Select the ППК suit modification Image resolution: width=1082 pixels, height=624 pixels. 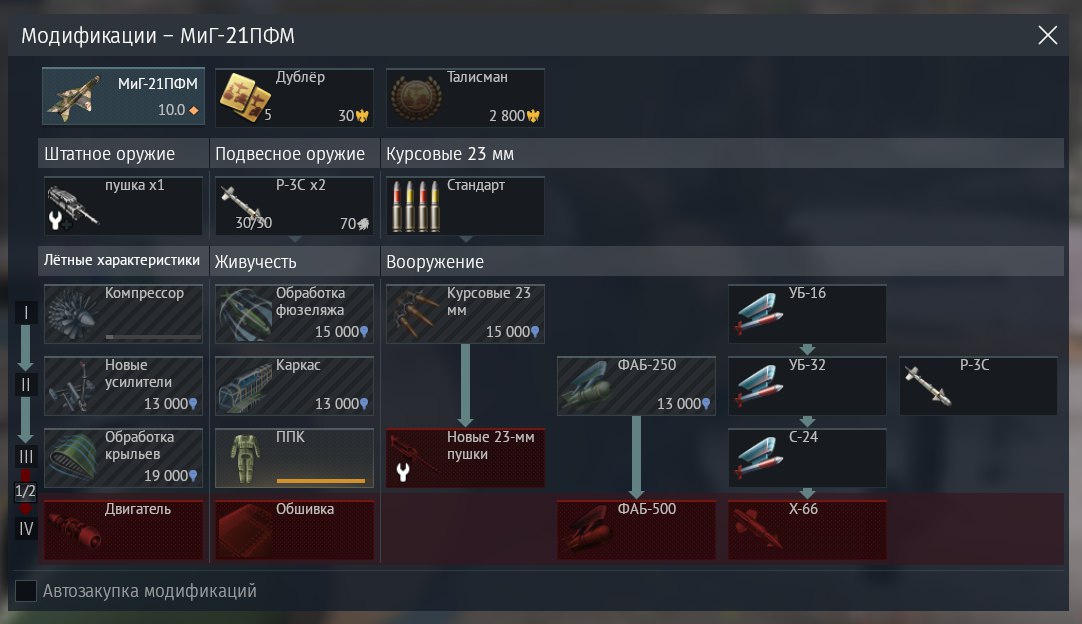(294, 458)
